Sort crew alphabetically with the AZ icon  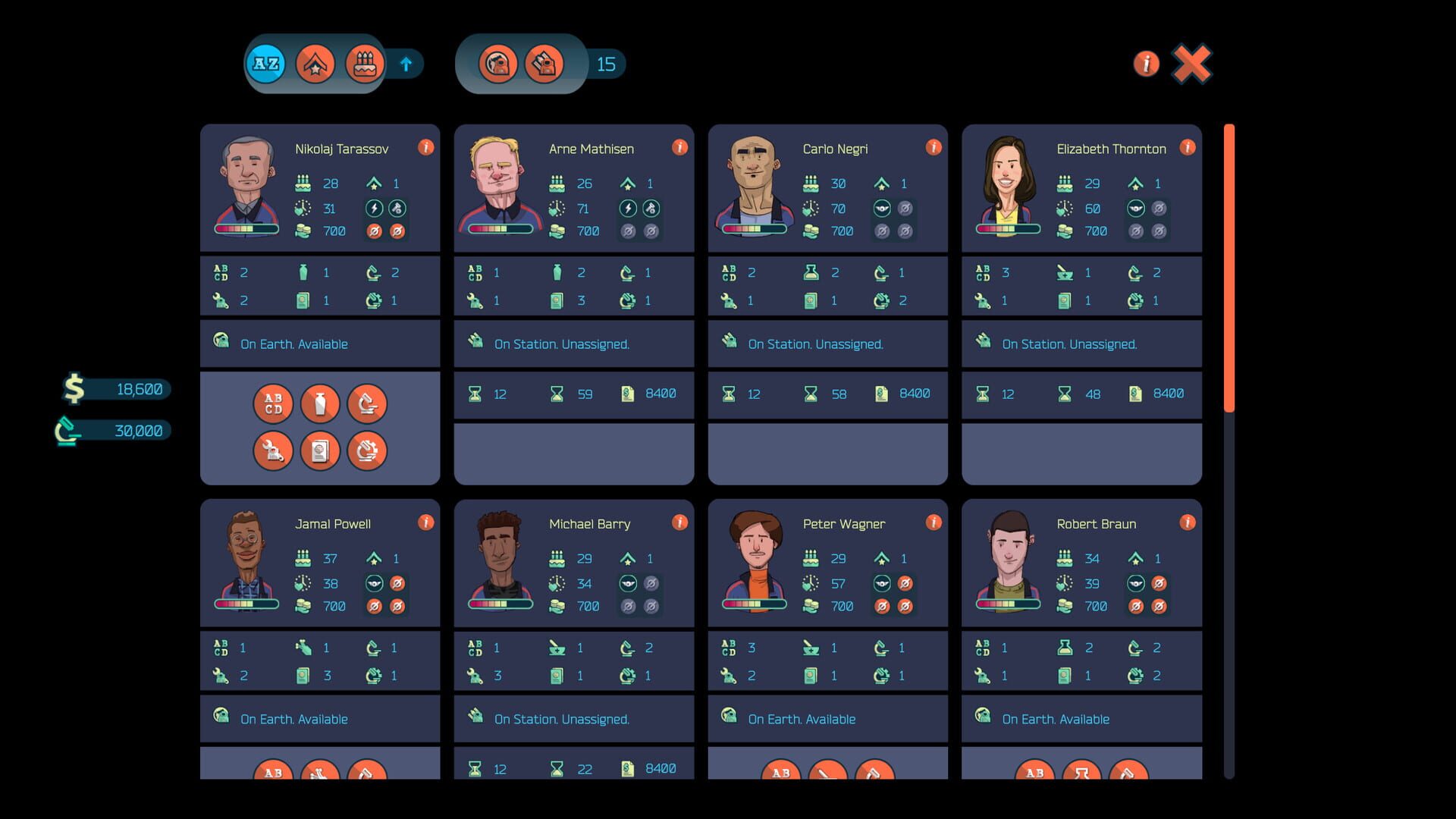[x=265, y=64]
